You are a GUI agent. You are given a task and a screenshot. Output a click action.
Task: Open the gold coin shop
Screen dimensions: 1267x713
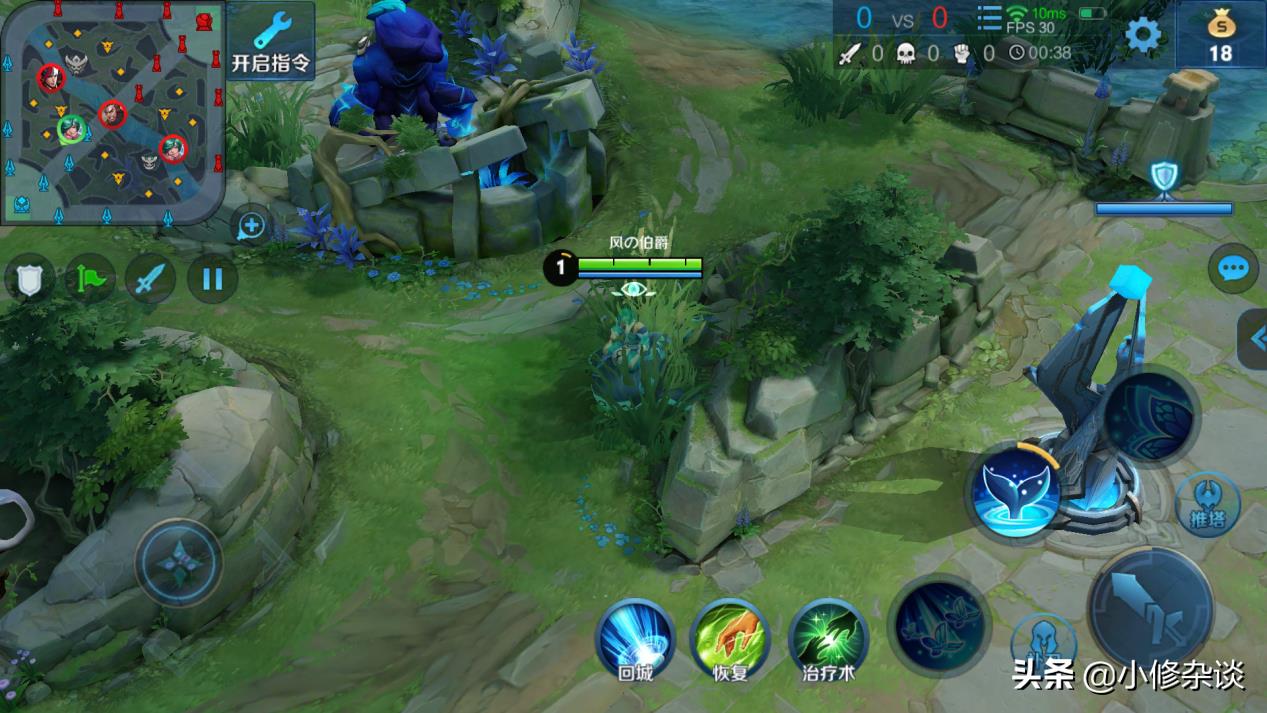(x=1221, y=35)
